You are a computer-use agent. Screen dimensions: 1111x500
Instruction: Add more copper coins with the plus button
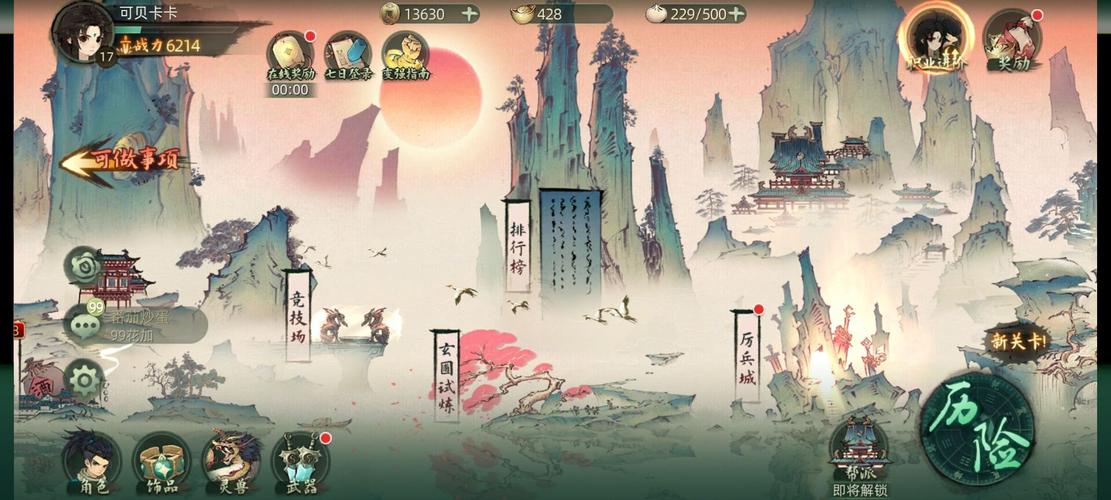(x=468, y=14)
